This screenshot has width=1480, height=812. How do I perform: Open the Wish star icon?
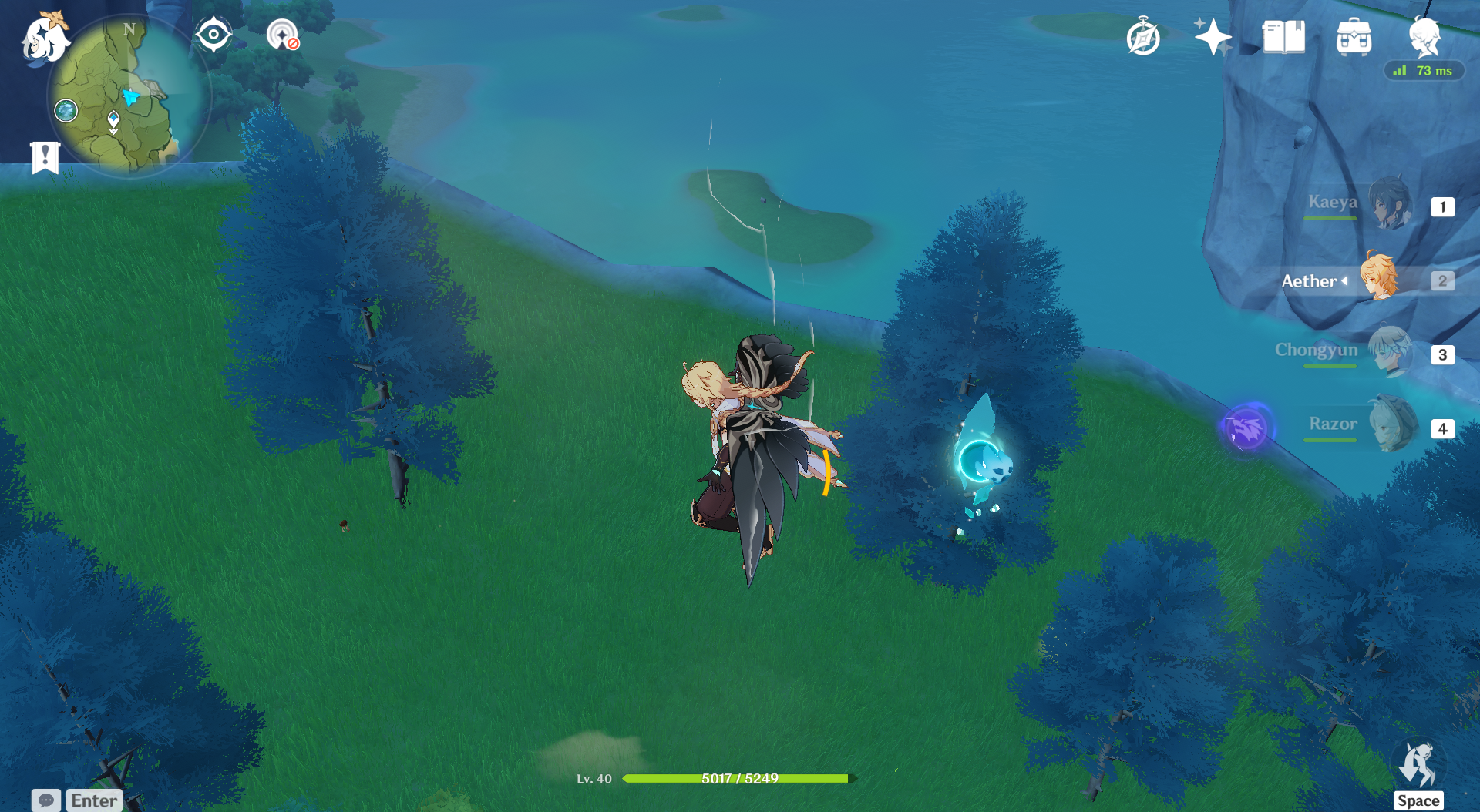point(1213,37)
